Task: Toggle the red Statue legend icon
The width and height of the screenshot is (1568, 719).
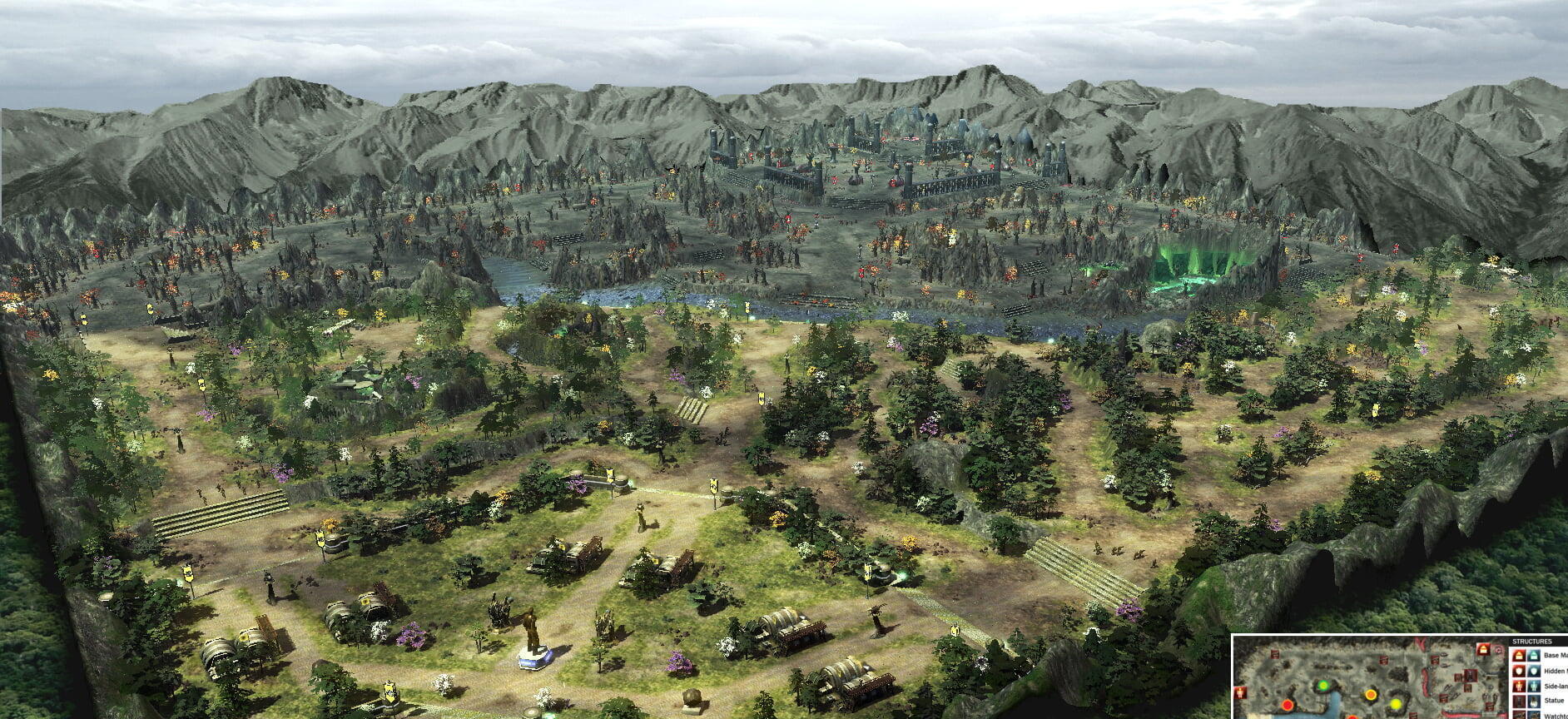Action: 1519,702
